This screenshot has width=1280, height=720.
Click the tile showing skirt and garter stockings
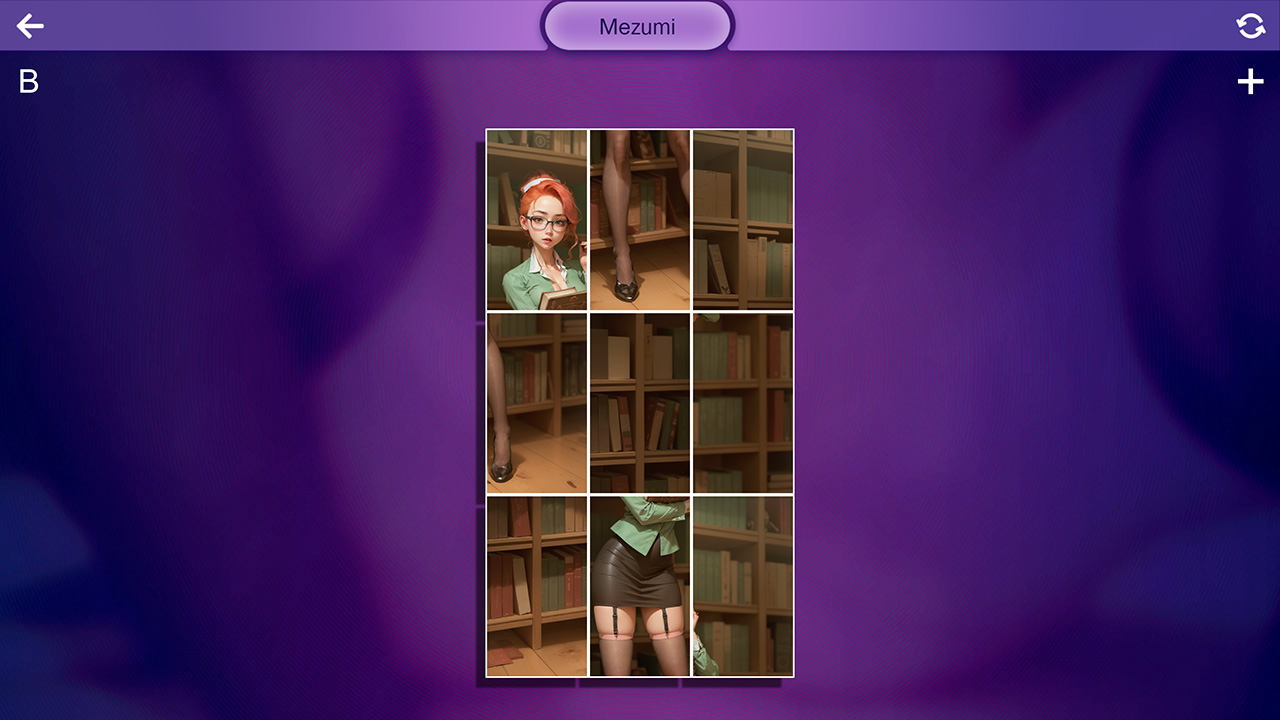click(x=640, y=585)
